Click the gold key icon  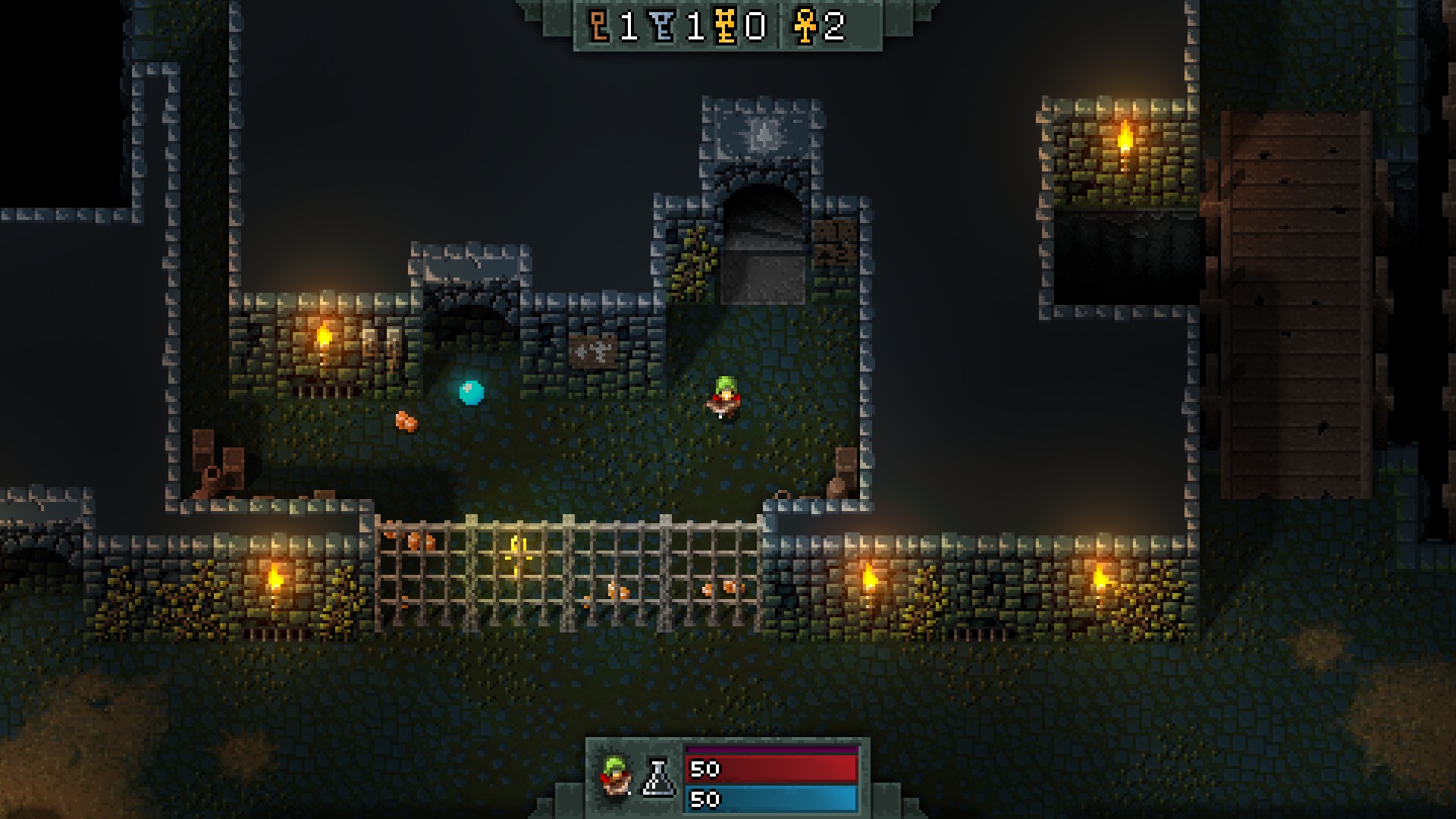coord(726,27)
